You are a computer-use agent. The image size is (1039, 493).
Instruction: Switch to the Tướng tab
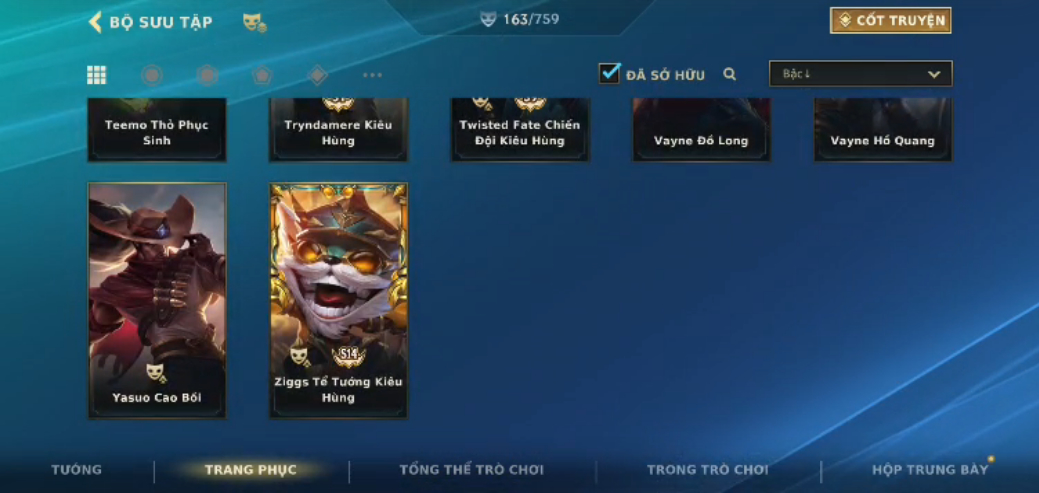point(77,469)
